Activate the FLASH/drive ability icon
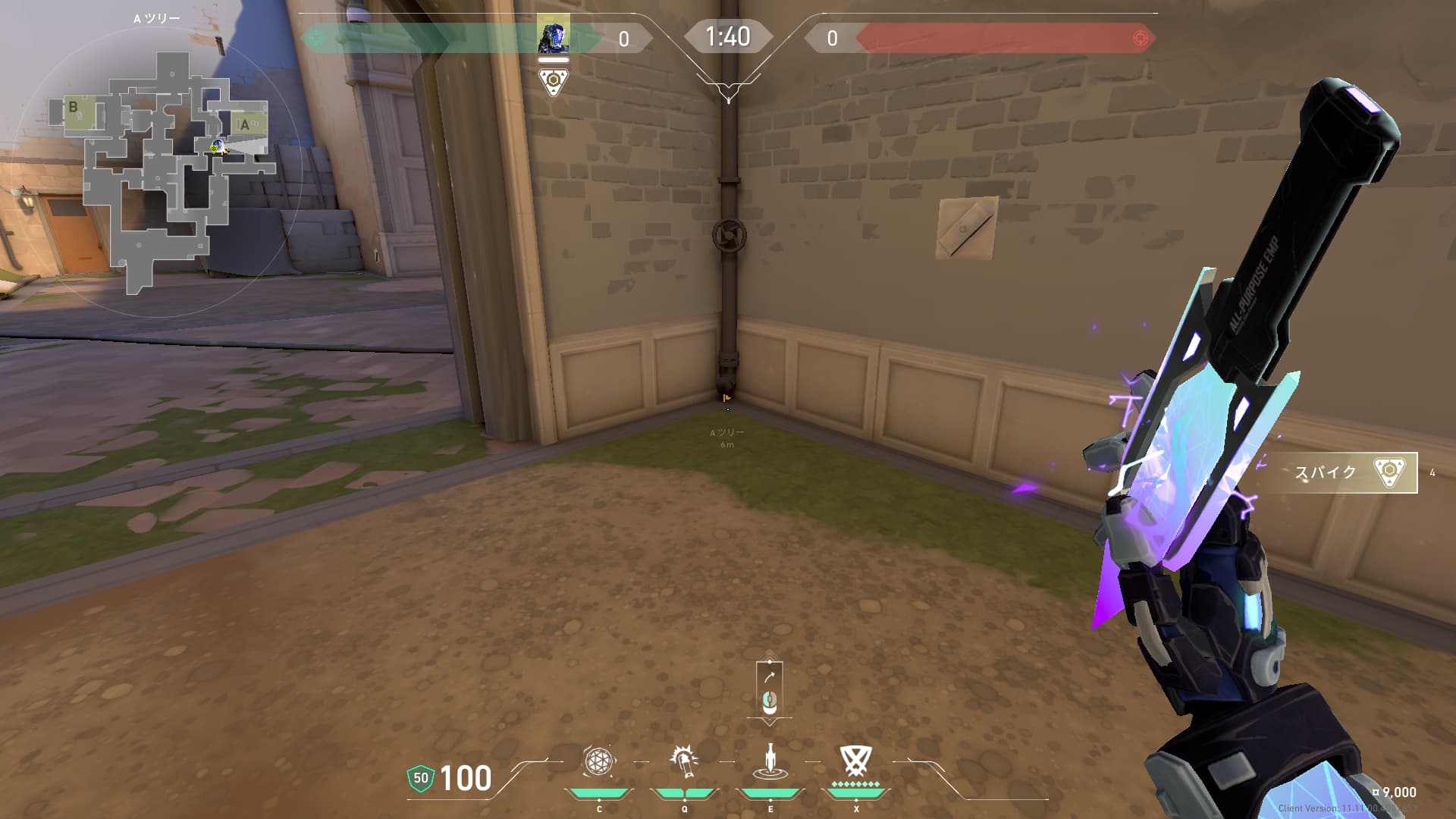 point(684,761)
